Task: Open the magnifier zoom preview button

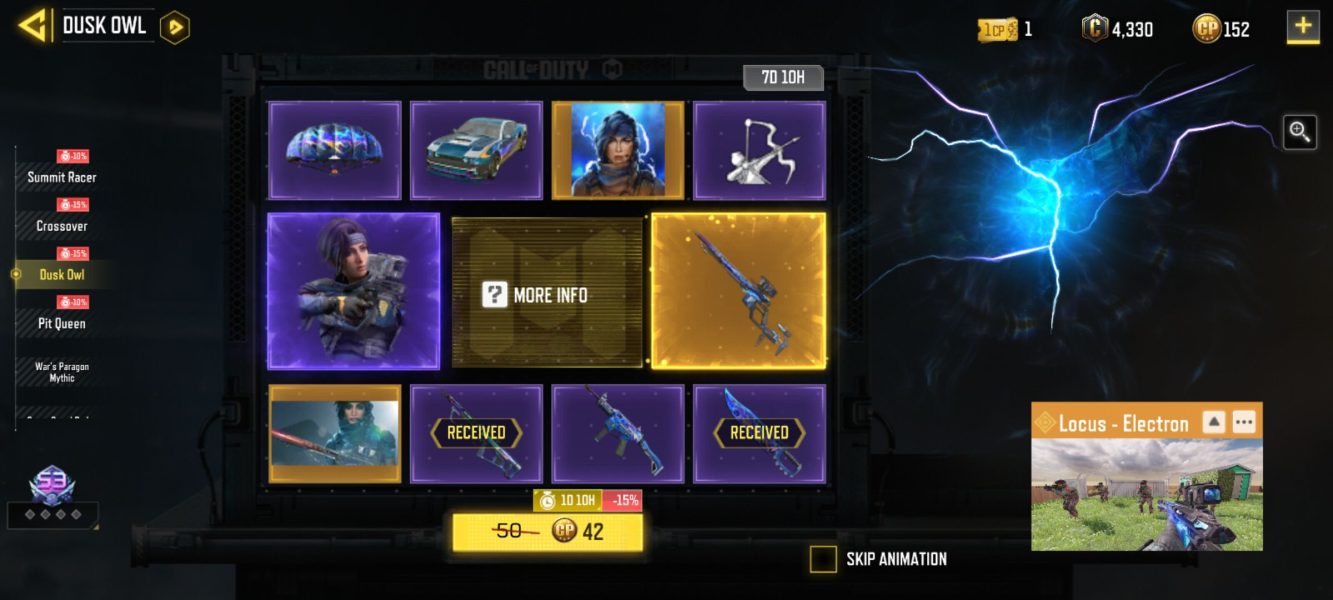Action: point(1299,131)
